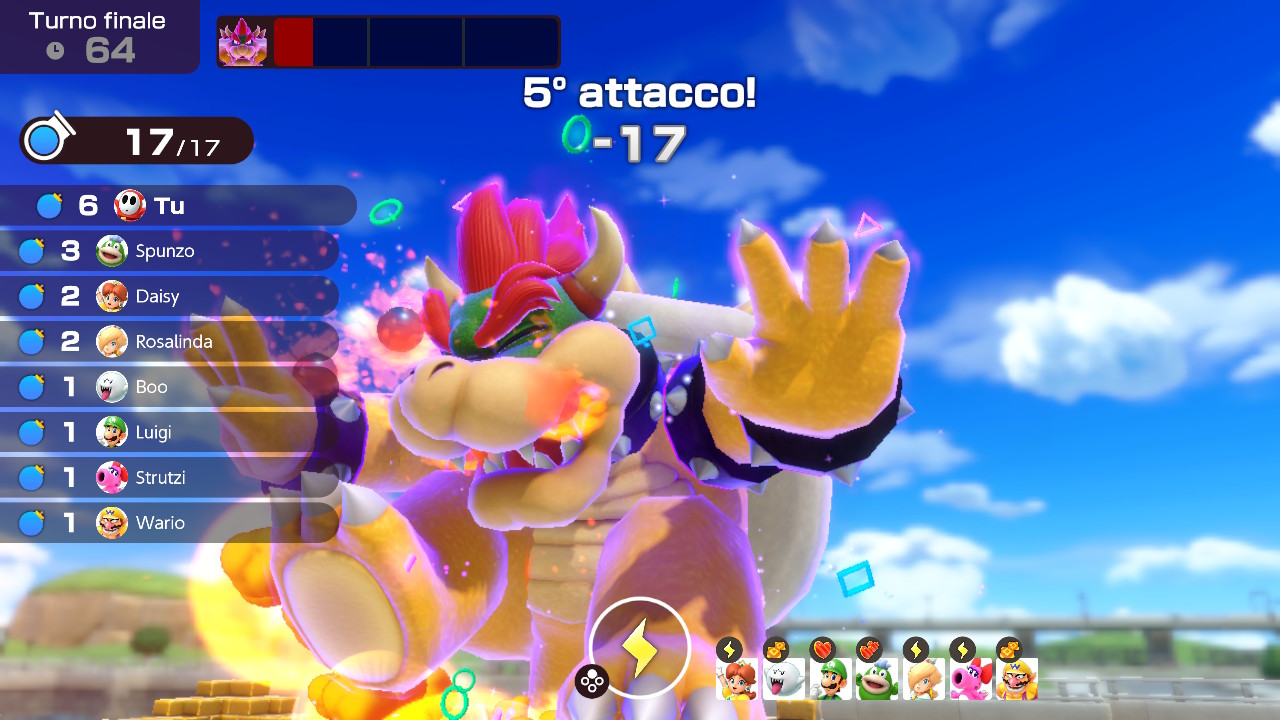
Task: Click the Daisy portrait in the bottom row
Action: pyautogui.click(x=736, y=679)
